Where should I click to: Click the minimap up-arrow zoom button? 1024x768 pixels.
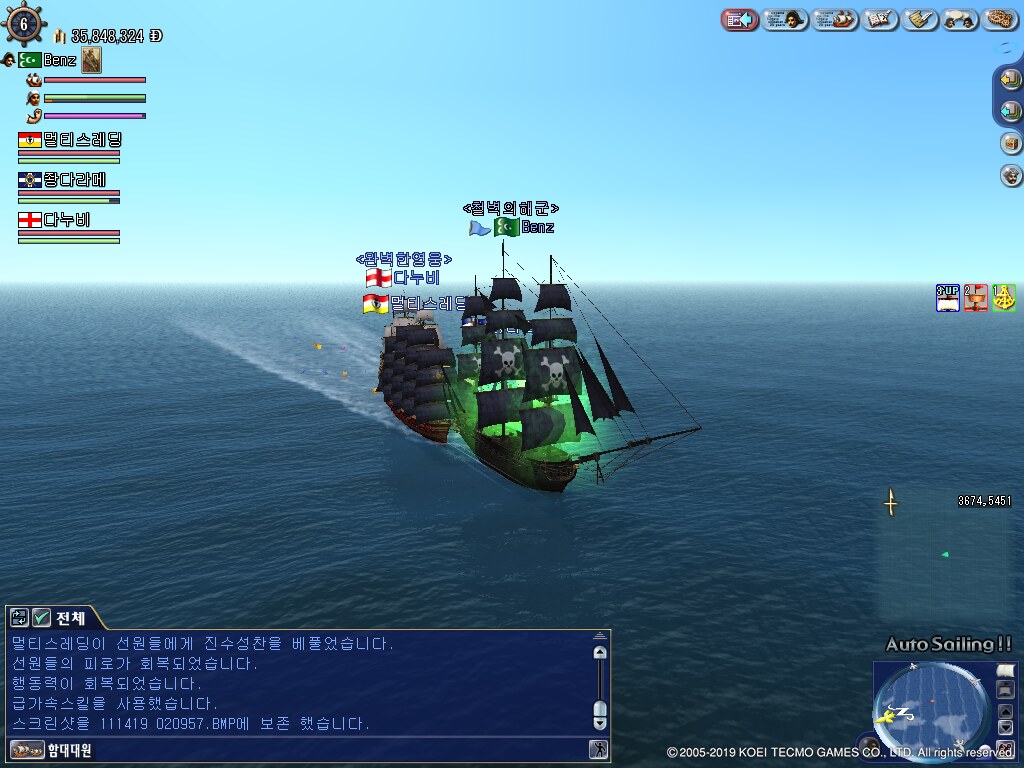click(x=1006, y=712)
